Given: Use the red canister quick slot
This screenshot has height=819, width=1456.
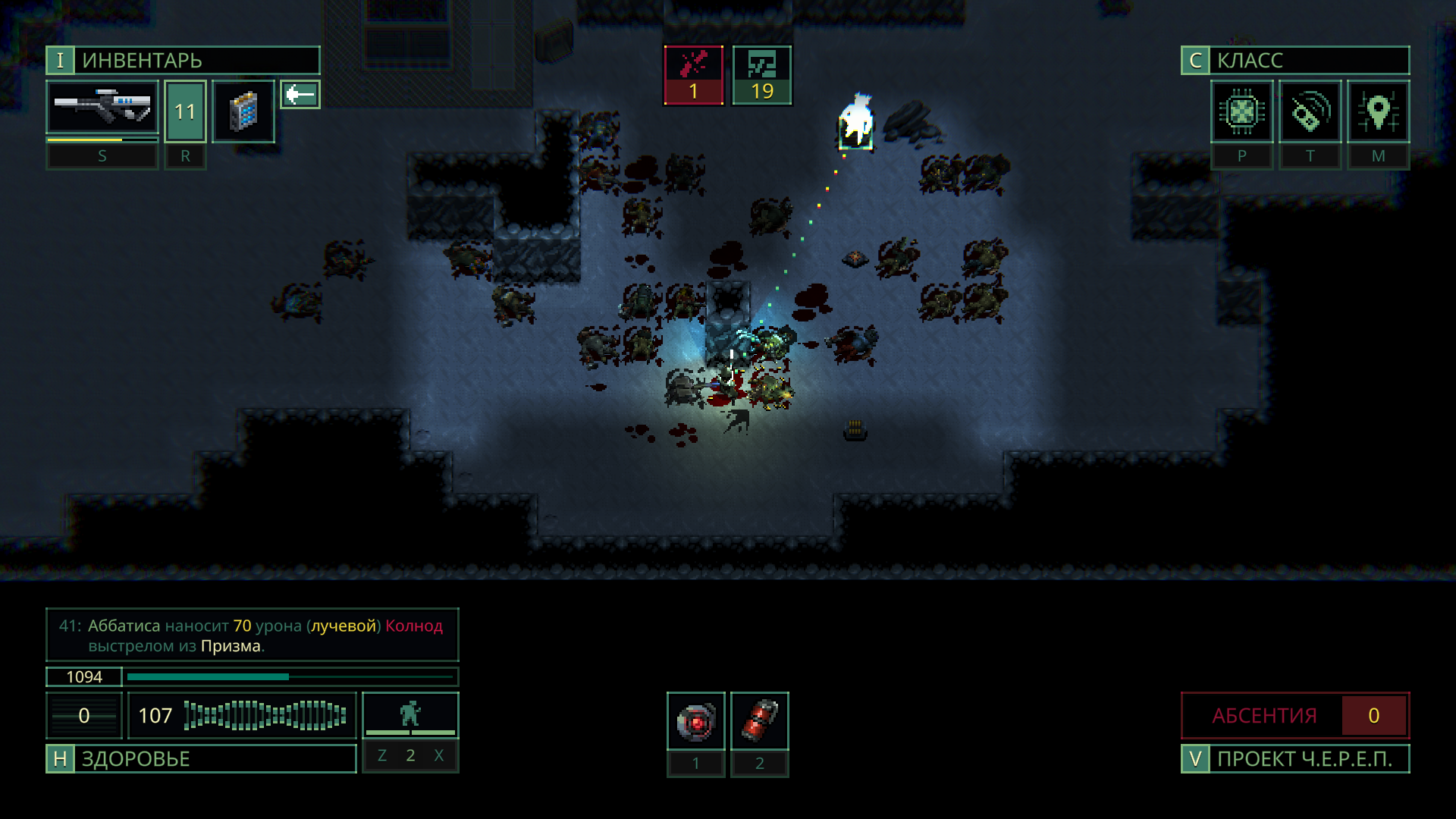Looking at the screenshot, I should click(x=759, y=721).
